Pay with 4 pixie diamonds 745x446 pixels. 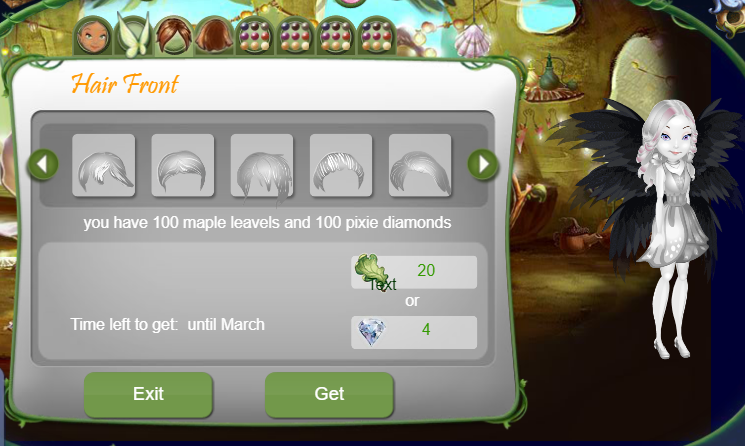coord(414,331)
